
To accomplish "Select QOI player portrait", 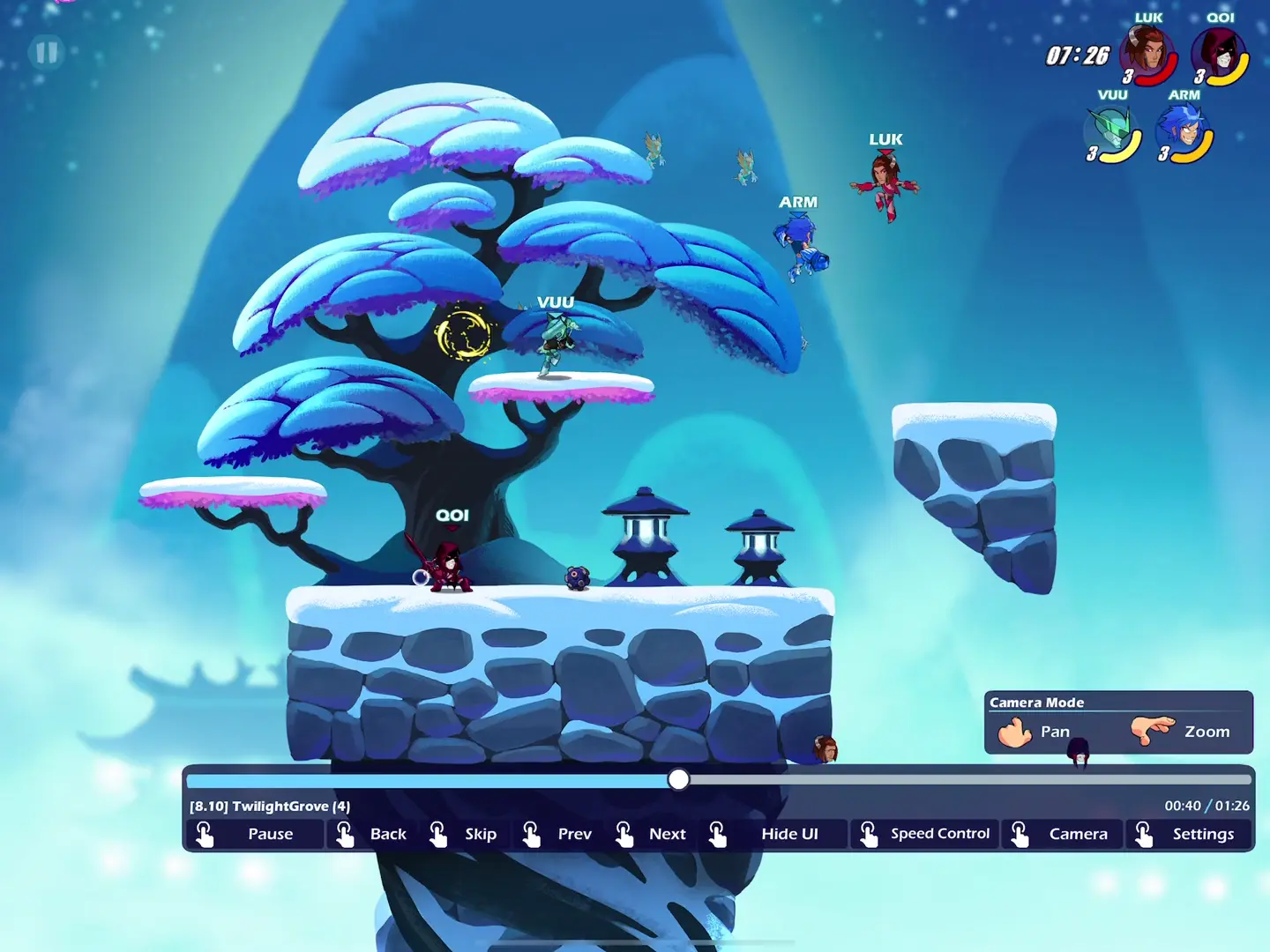I will tap(1219, 55).
